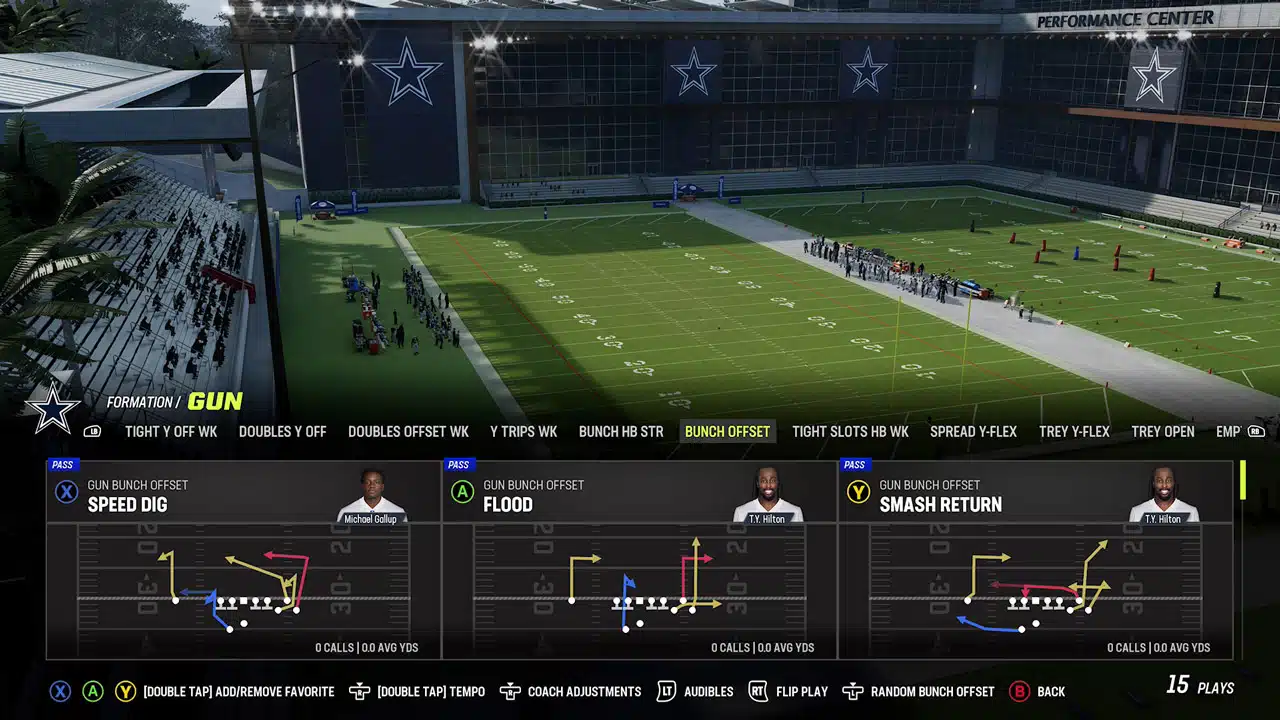Open the Y Trips Wk formation
Image resolution: width=1280 pixels, height=720 pixels.
pos(523,432)
